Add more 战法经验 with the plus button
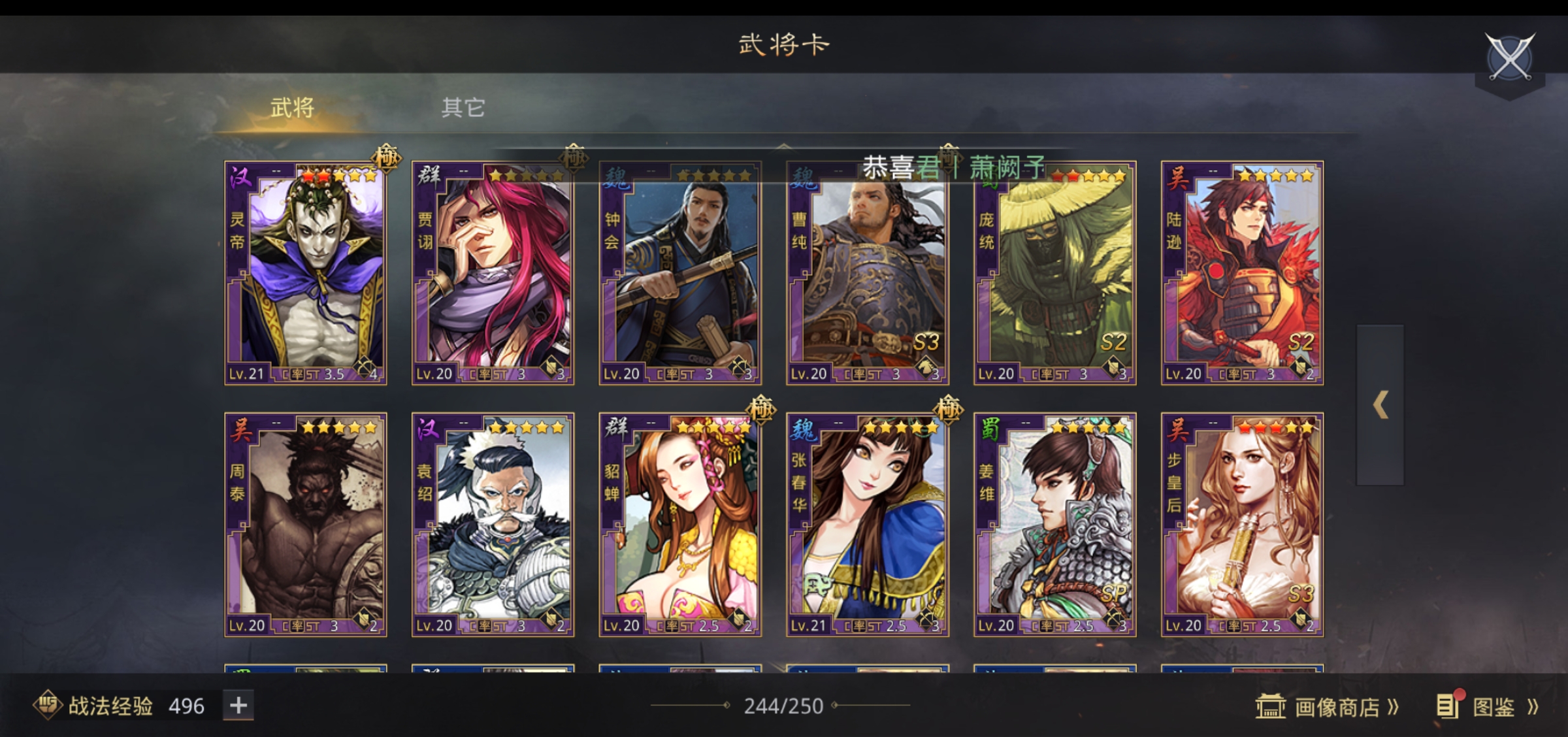The image size is (1568, 737). pyautogui.click(x=238, y=706)
